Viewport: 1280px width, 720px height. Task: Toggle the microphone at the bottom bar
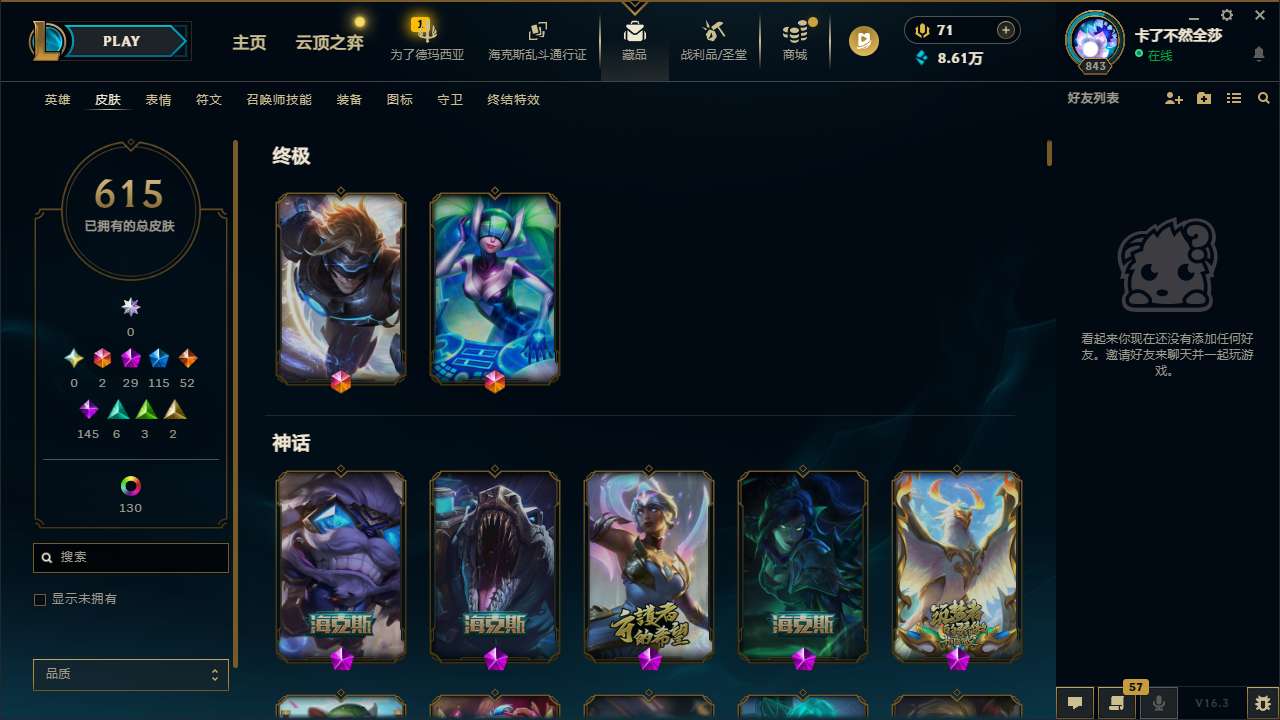[x=1158, y=702]
